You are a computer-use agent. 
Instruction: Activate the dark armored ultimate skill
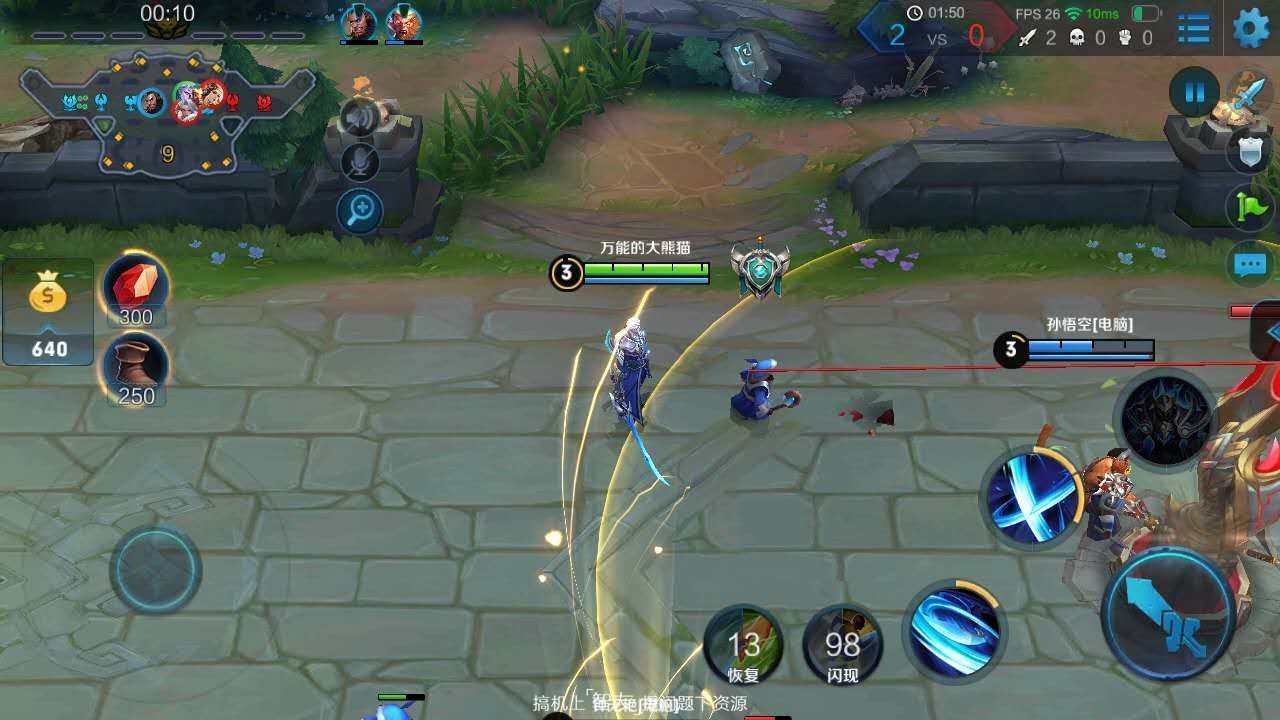pyautogui.click(x=1165, y=420)
